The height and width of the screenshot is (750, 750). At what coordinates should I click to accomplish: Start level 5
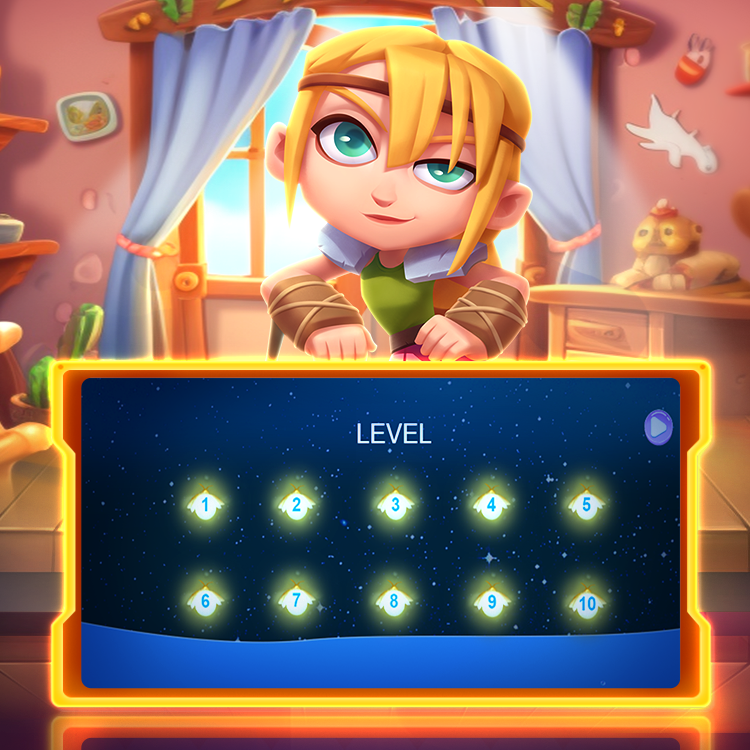point(587,504)
